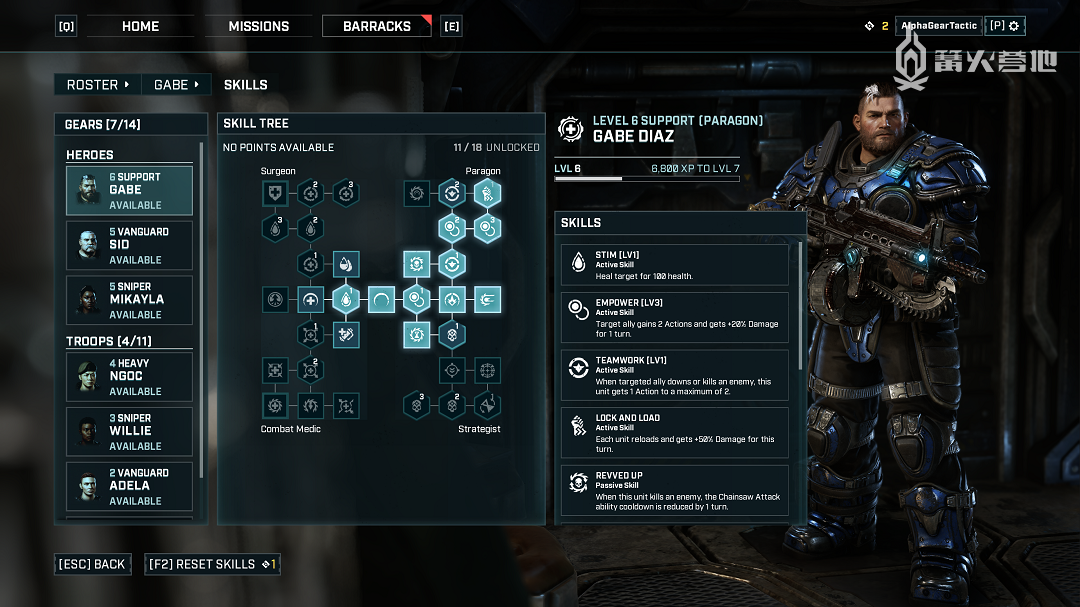
Task: Select hero Gabe in the roster
Action: 129,190
